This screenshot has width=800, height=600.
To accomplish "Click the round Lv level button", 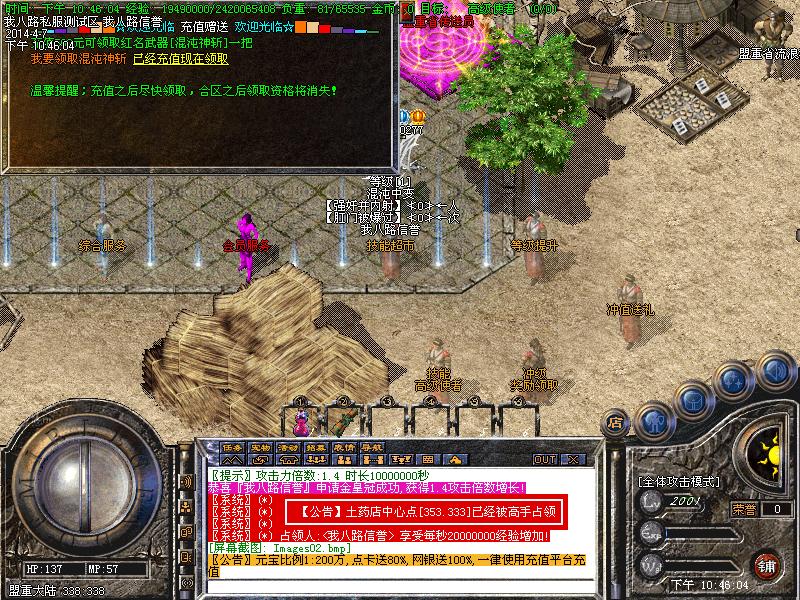I will [651, 500].
